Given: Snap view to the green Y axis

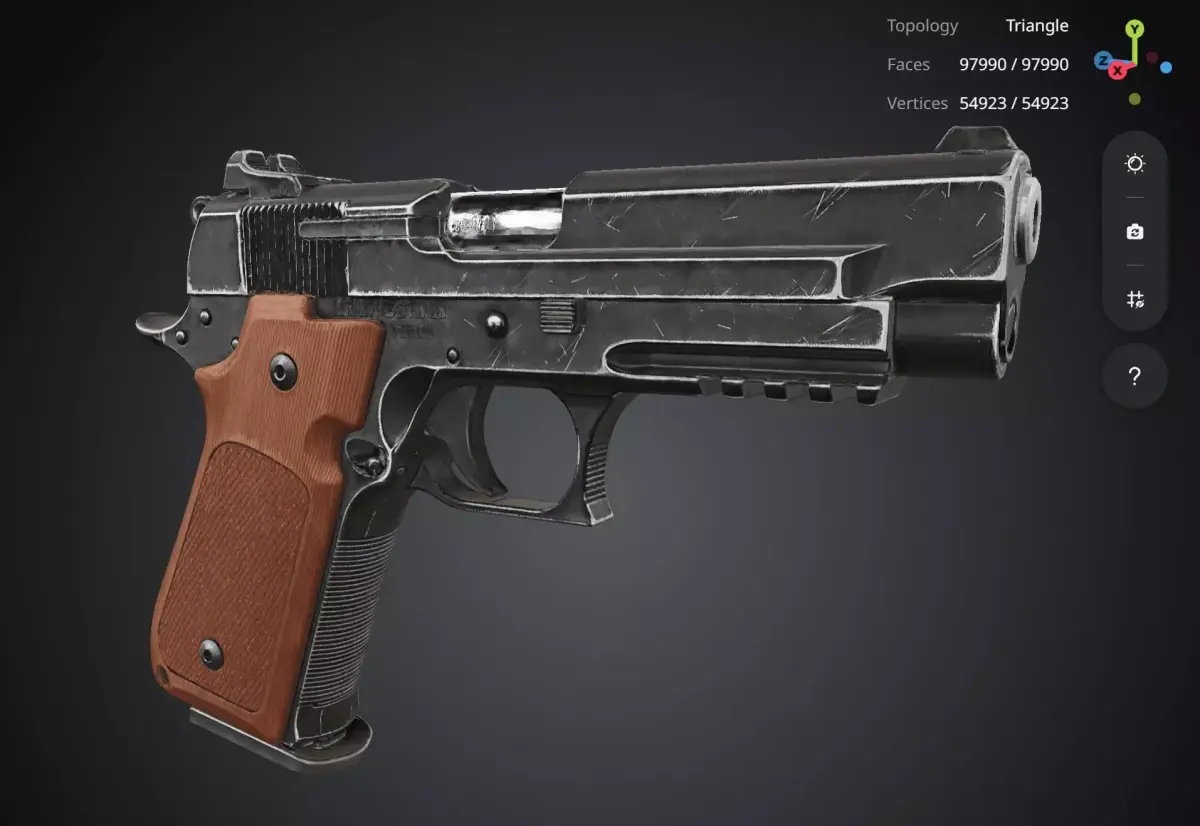Looking at the screenshot, I should coord(1134,29).
